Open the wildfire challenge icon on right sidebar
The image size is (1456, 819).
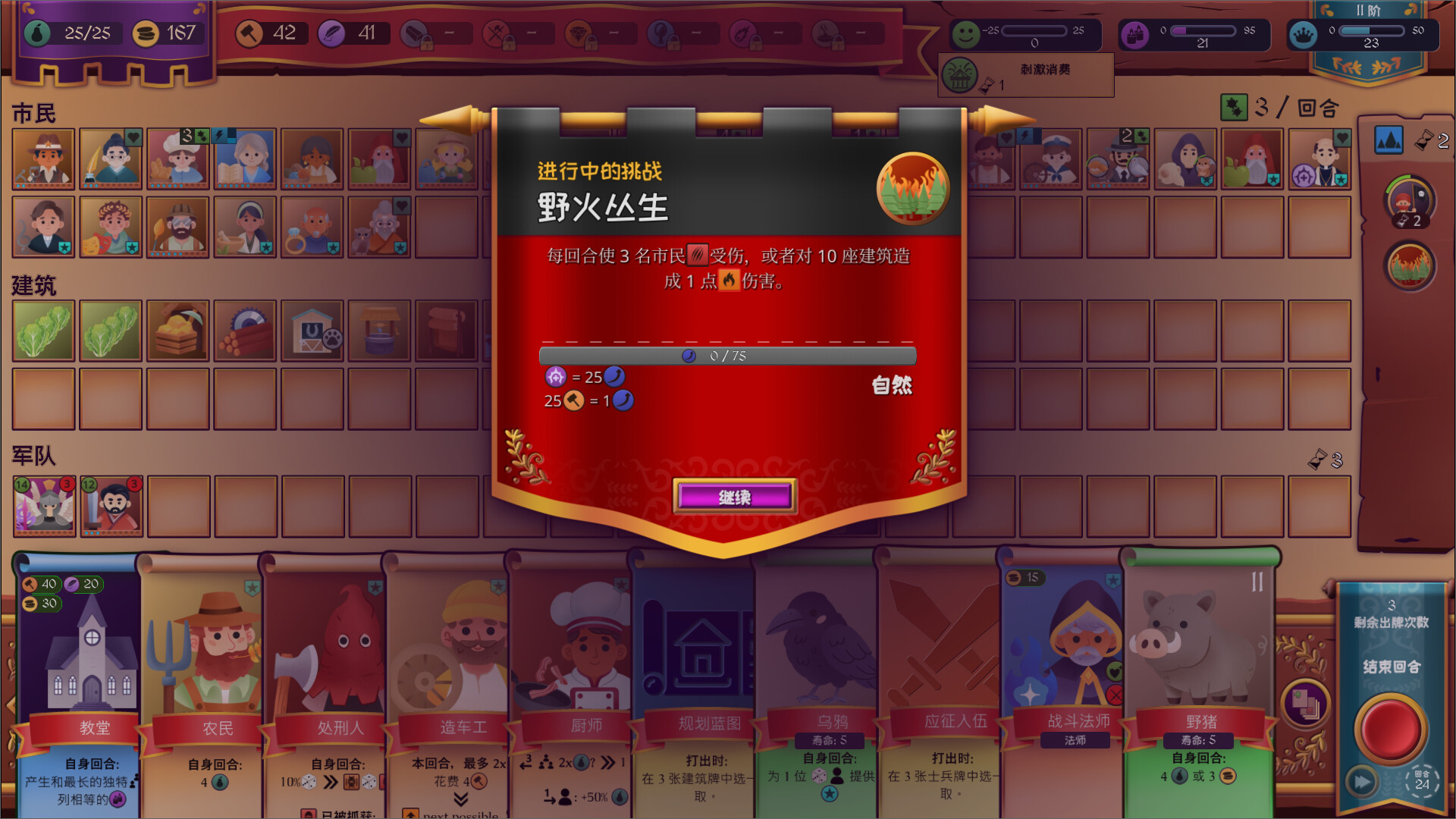click(x=1408, y=266)
